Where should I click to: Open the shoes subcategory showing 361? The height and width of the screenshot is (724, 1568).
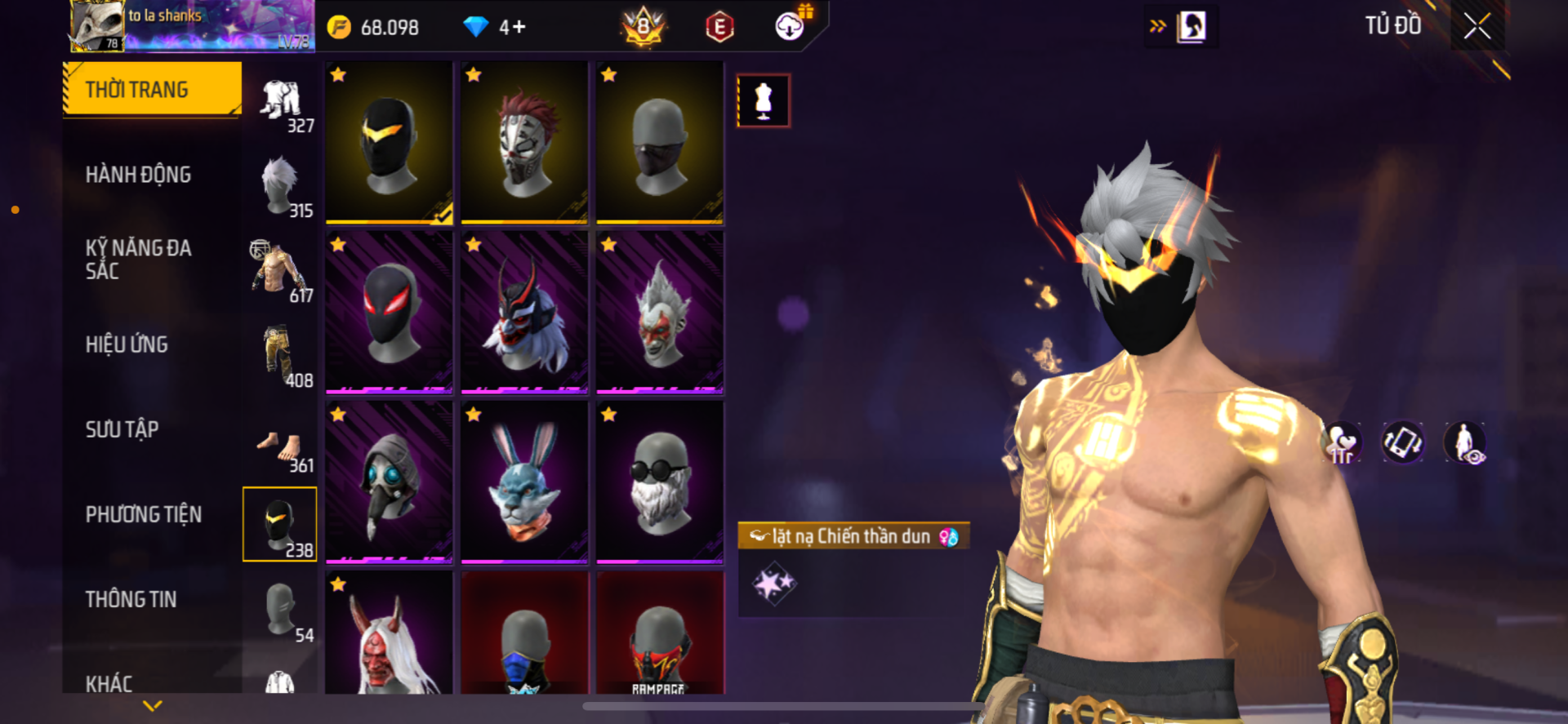pos(280,447)
